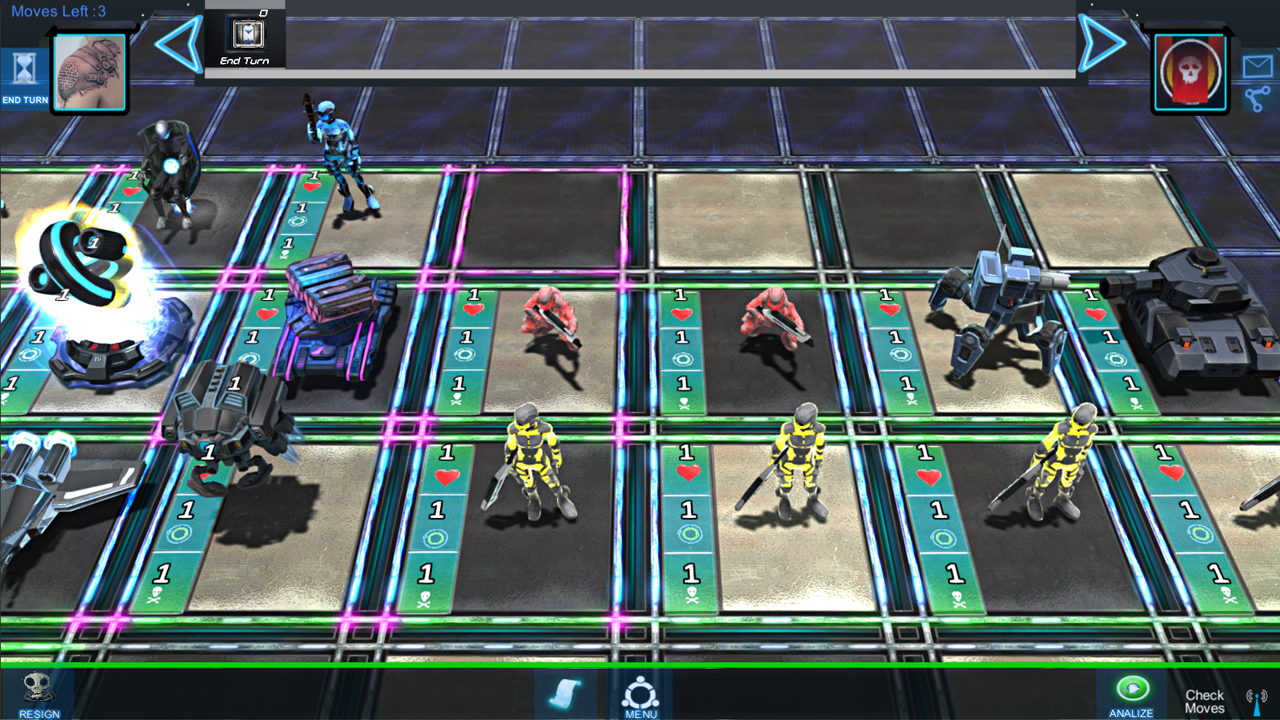Browse cards using the left arrow
Viewport: 1280px width, 720px height.
tap(175, 42)
